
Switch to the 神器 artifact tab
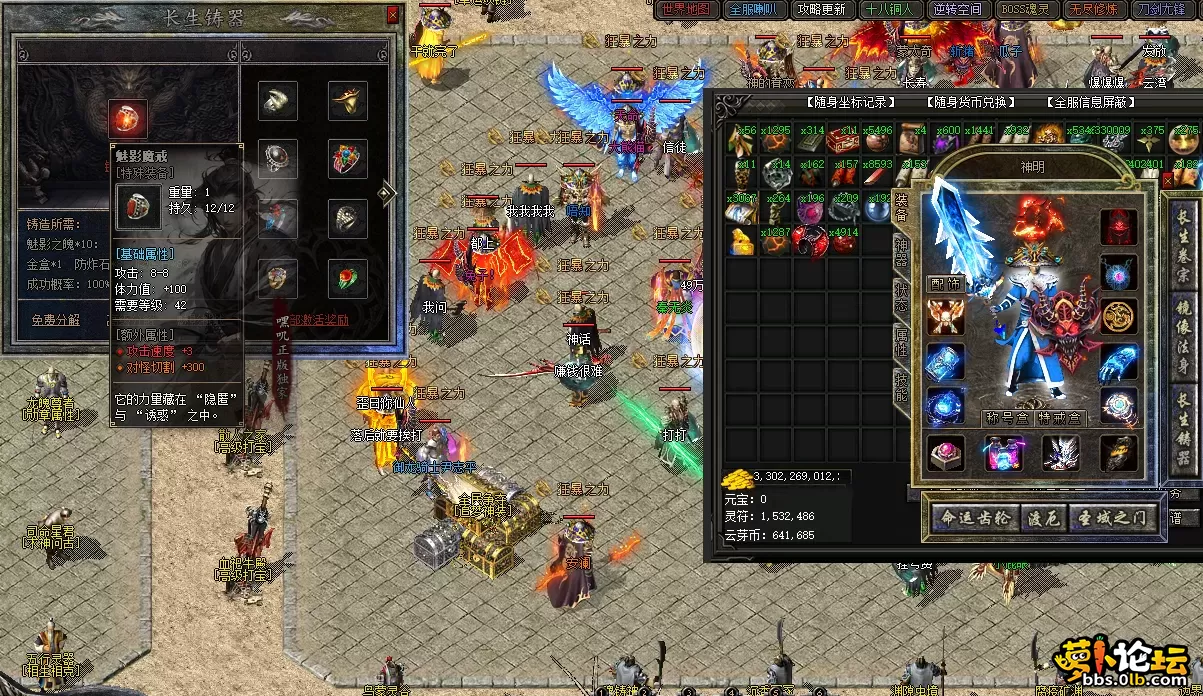click(900, 255)
